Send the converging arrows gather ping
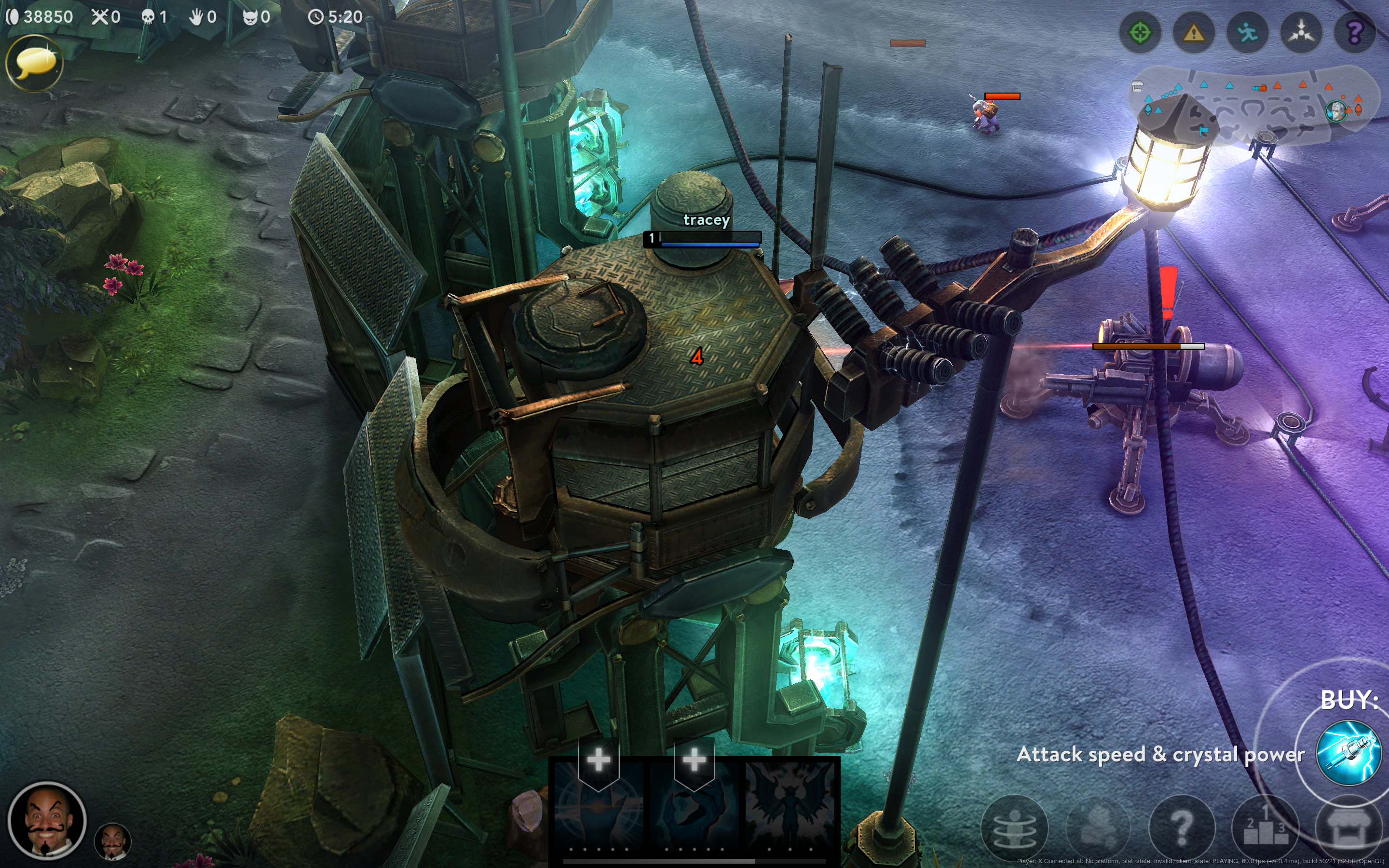The height and width of the screenshot is (868, 1389). (x=1301, y=33)
